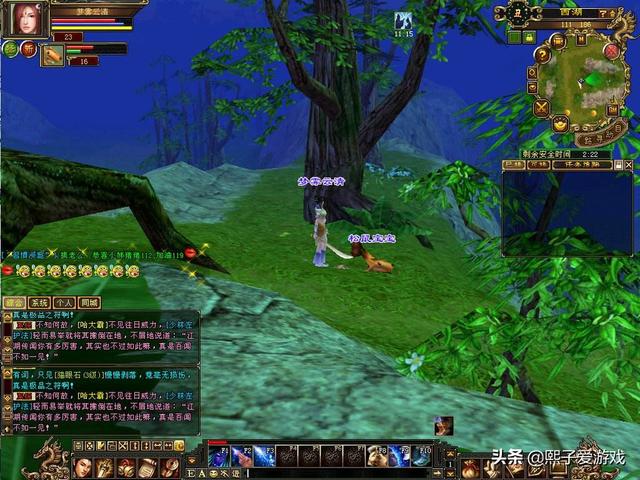Click the green round button under the portrait

coord(10,47)
